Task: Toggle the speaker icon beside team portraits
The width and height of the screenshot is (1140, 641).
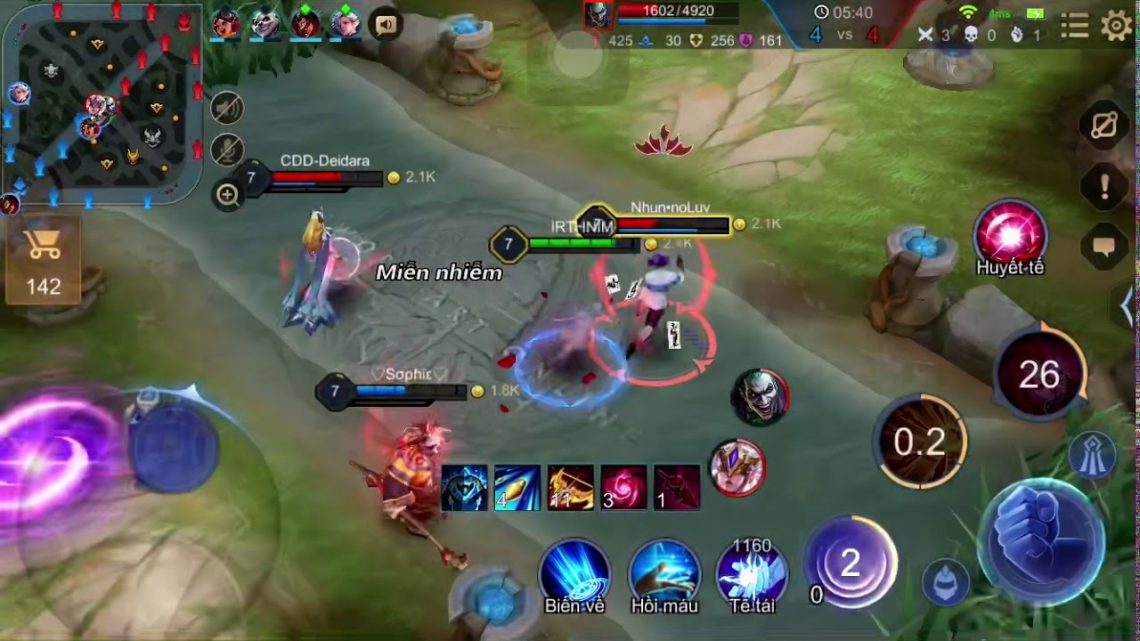Action: tap(385, 22)
